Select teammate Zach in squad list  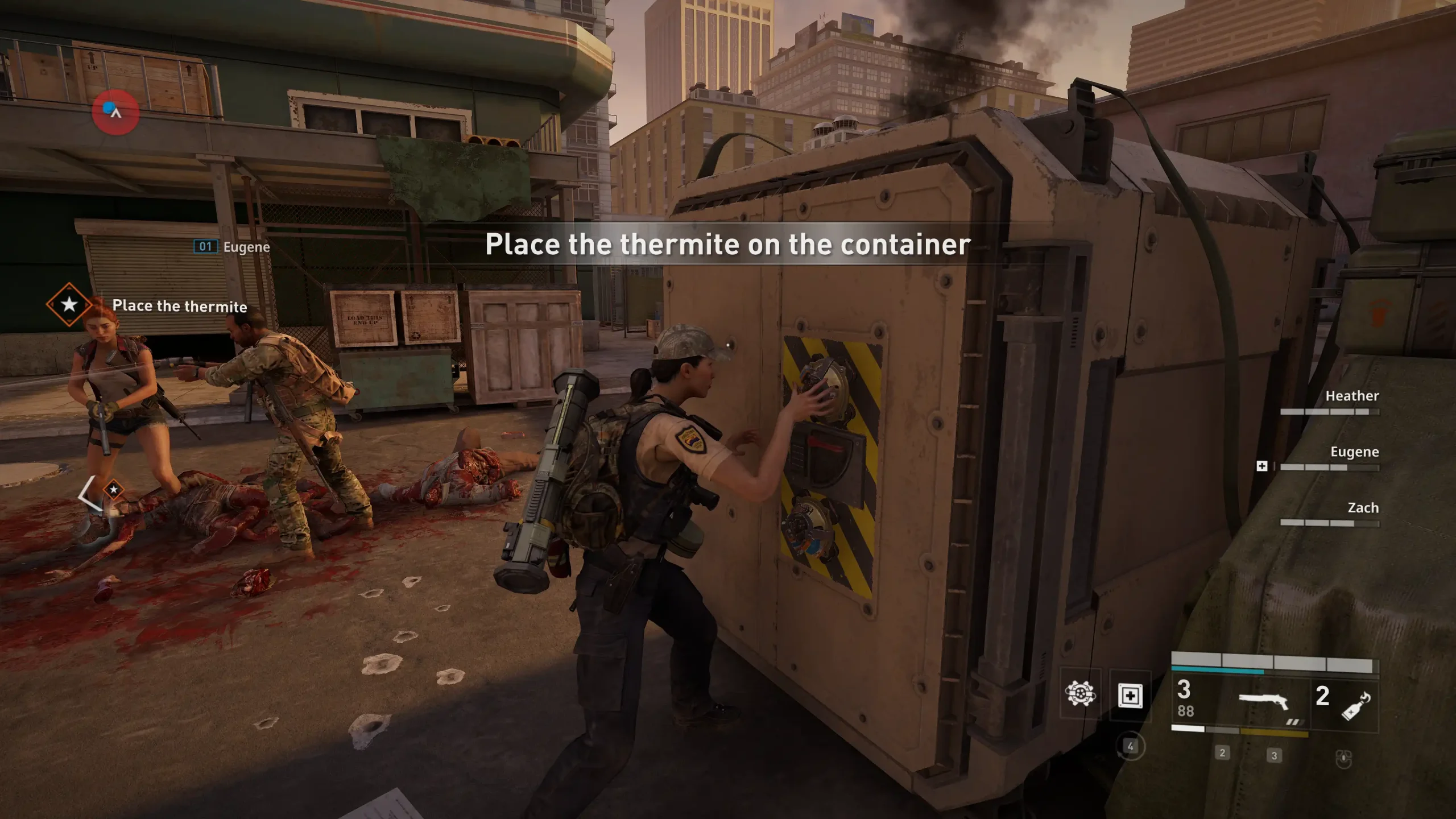pyautogui.click(x=1362, y=508)
